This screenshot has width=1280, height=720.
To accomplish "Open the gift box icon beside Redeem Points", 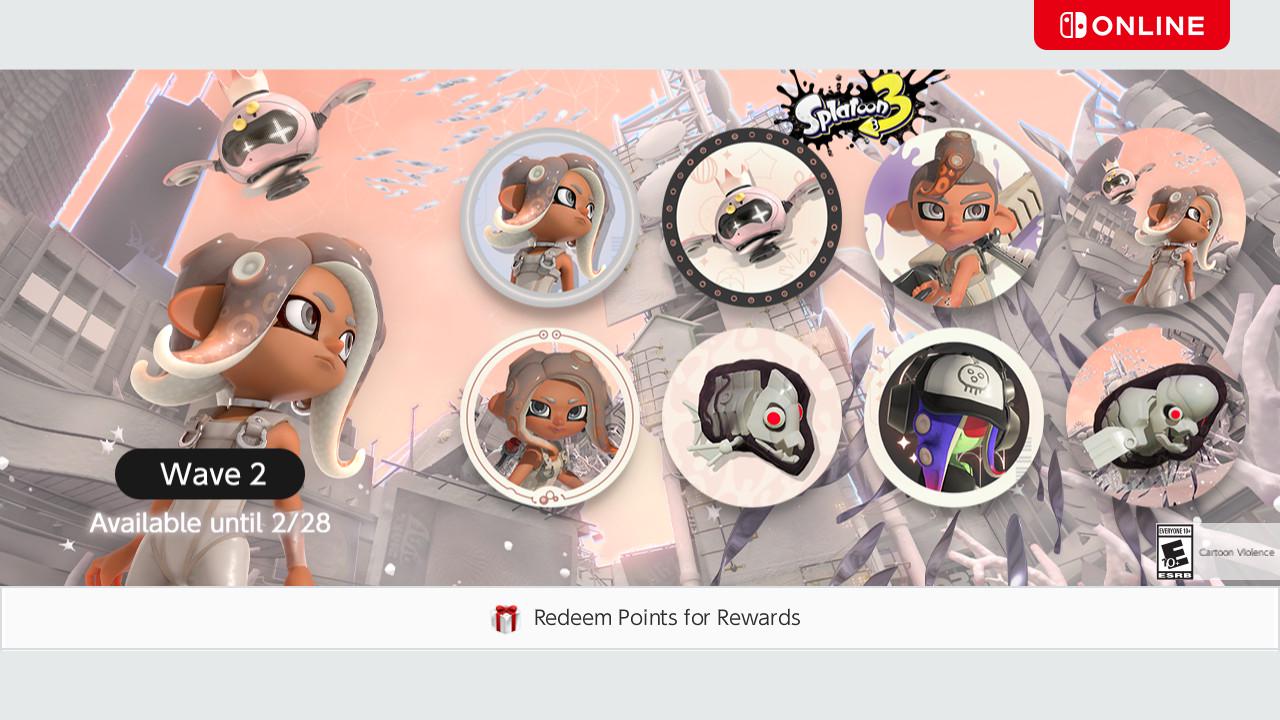I will click(x=506, y=618).
